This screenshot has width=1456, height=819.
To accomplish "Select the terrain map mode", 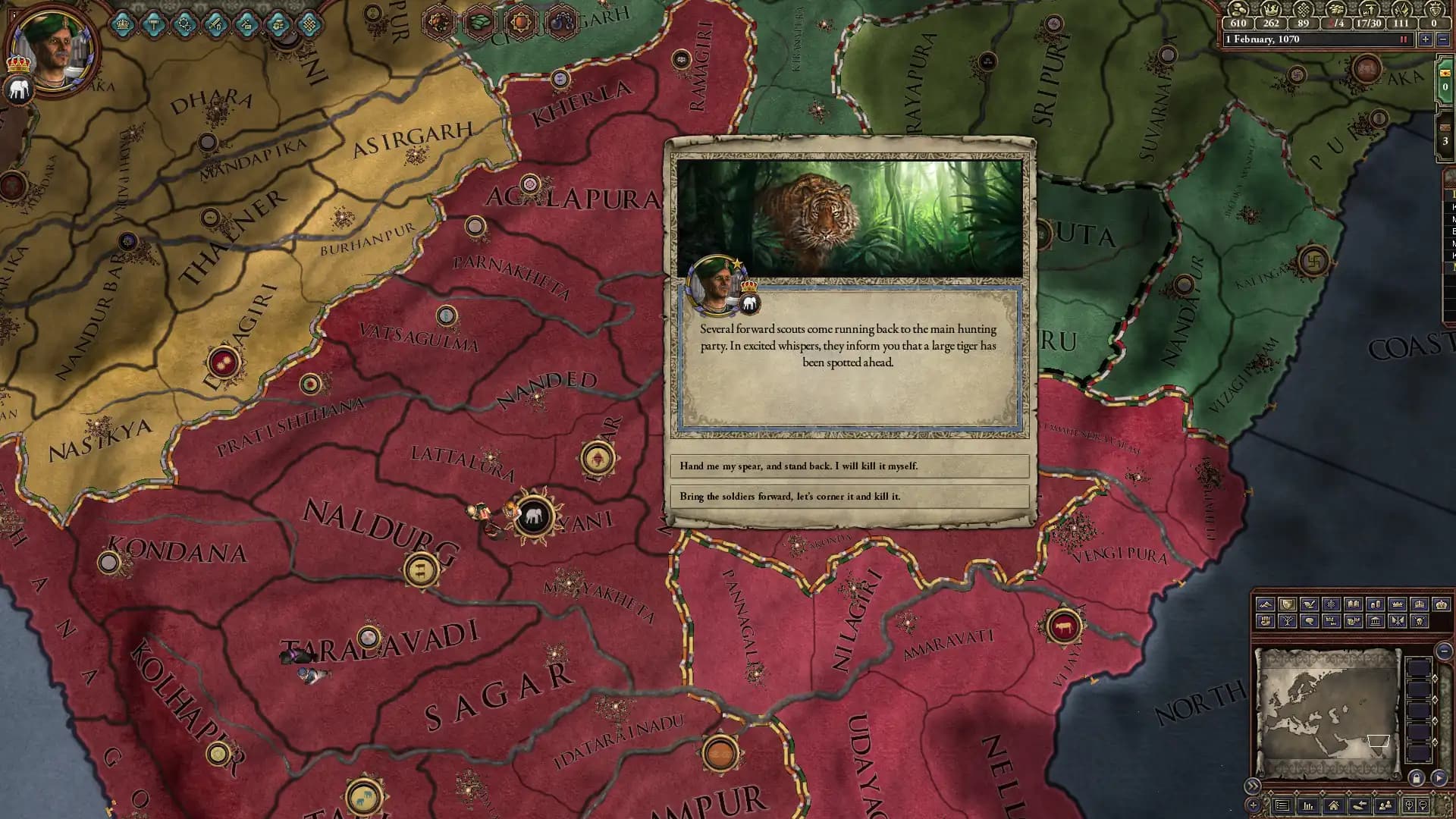I will (x=1266, y=604).
